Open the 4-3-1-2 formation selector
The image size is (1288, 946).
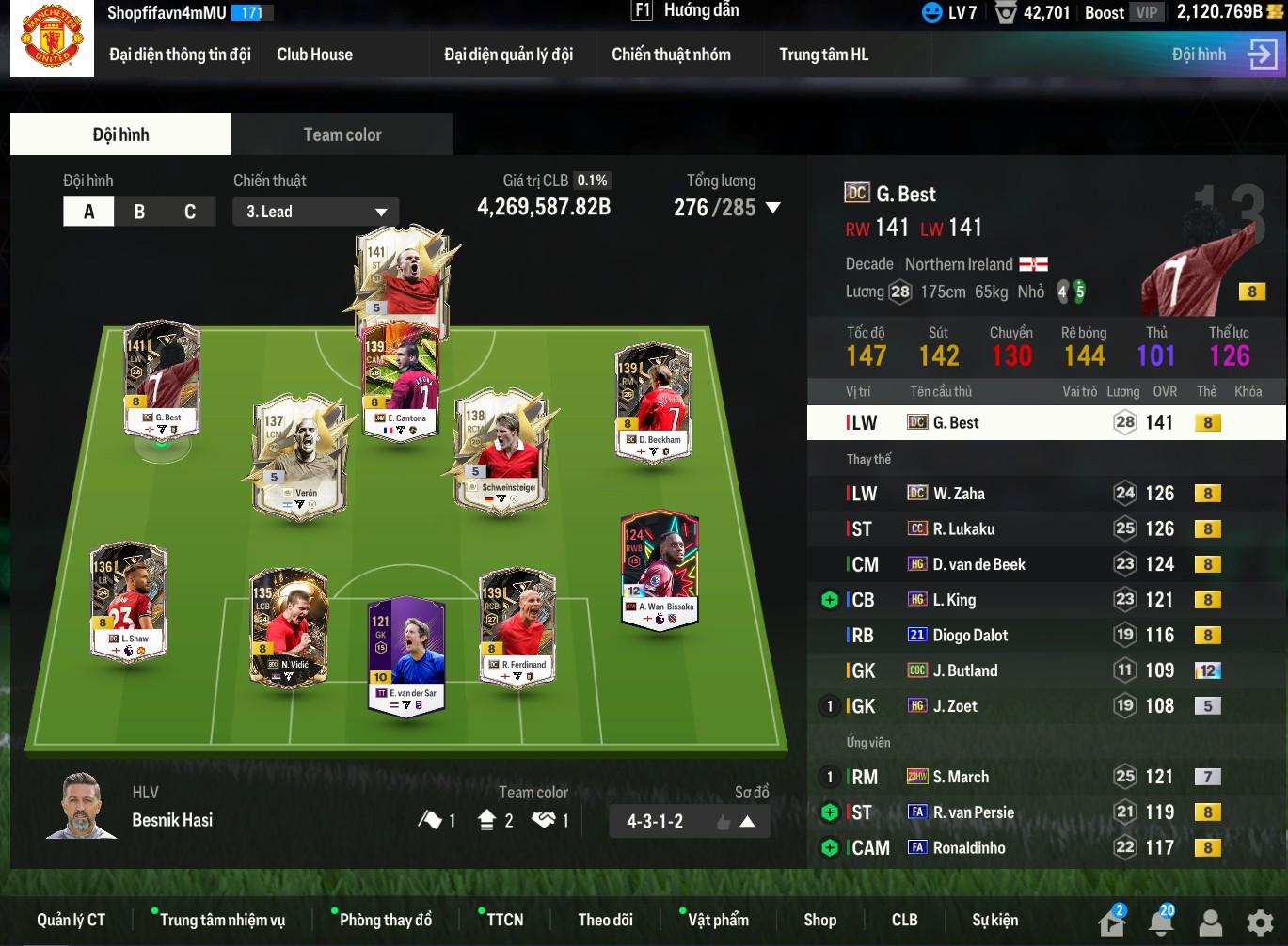point(690,821)
